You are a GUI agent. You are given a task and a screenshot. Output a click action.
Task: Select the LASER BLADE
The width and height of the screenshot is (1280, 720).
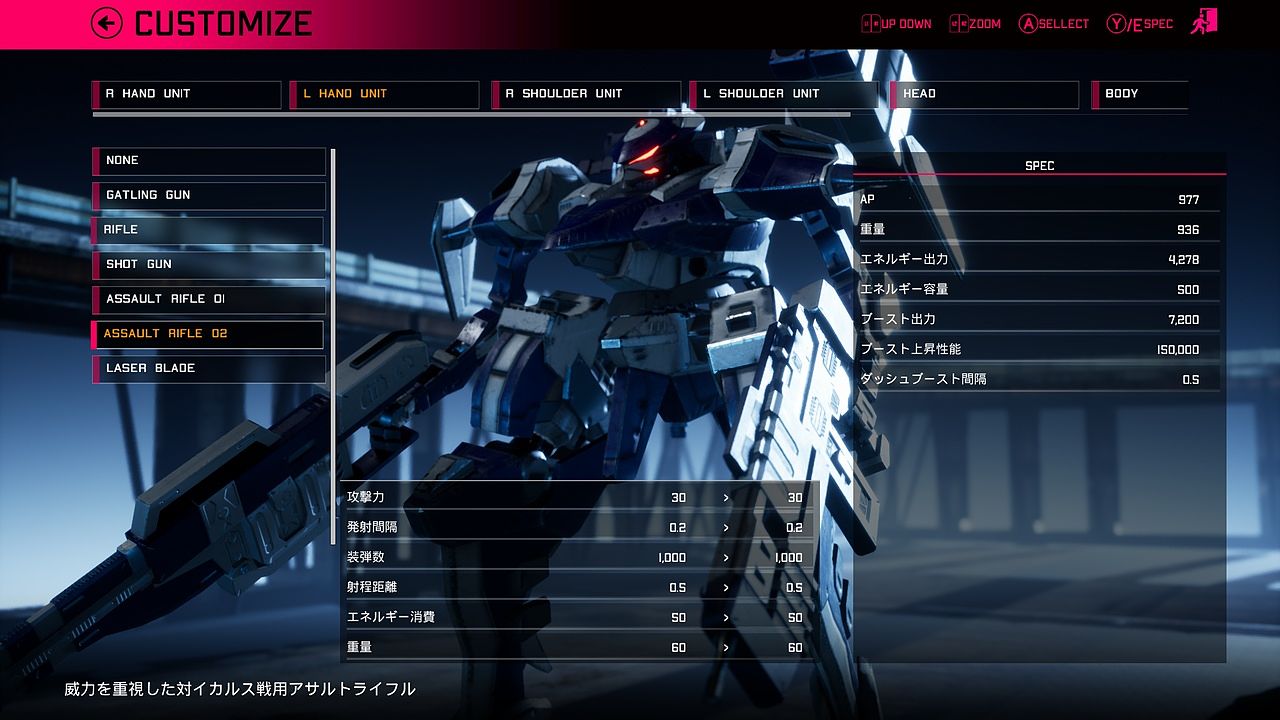[x=208, y=368]
